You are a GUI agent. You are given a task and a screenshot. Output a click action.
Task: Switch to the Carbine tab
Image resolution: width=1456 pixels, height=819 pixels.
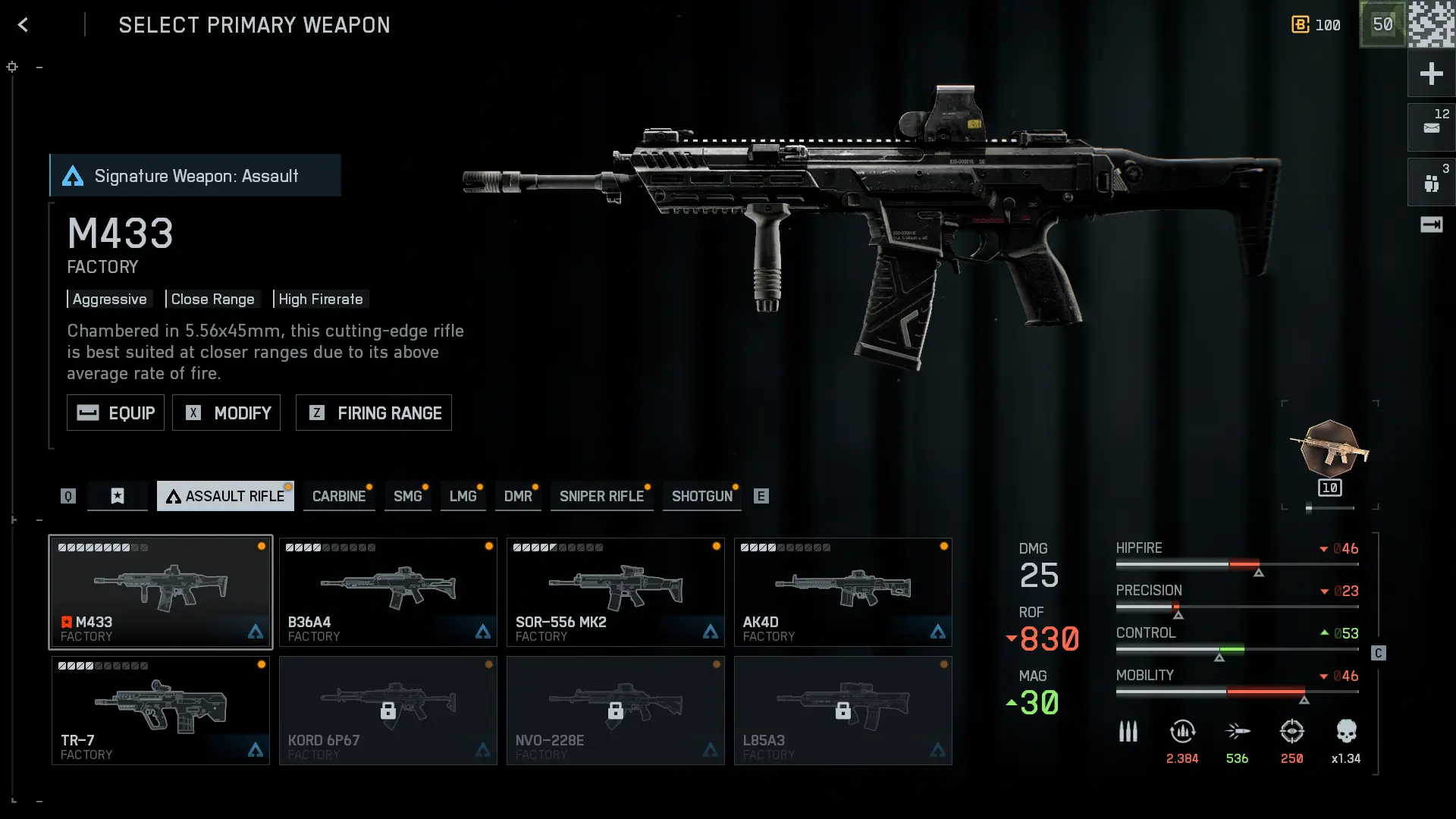338,496
